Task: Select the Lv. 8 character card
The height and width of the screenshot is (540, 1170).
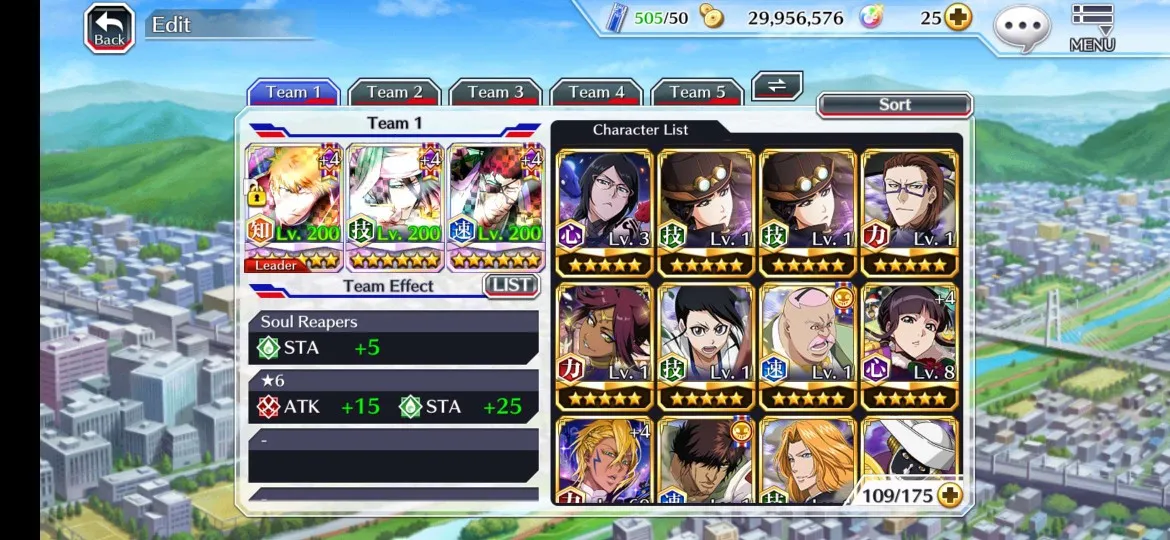Action: [909, 346]
